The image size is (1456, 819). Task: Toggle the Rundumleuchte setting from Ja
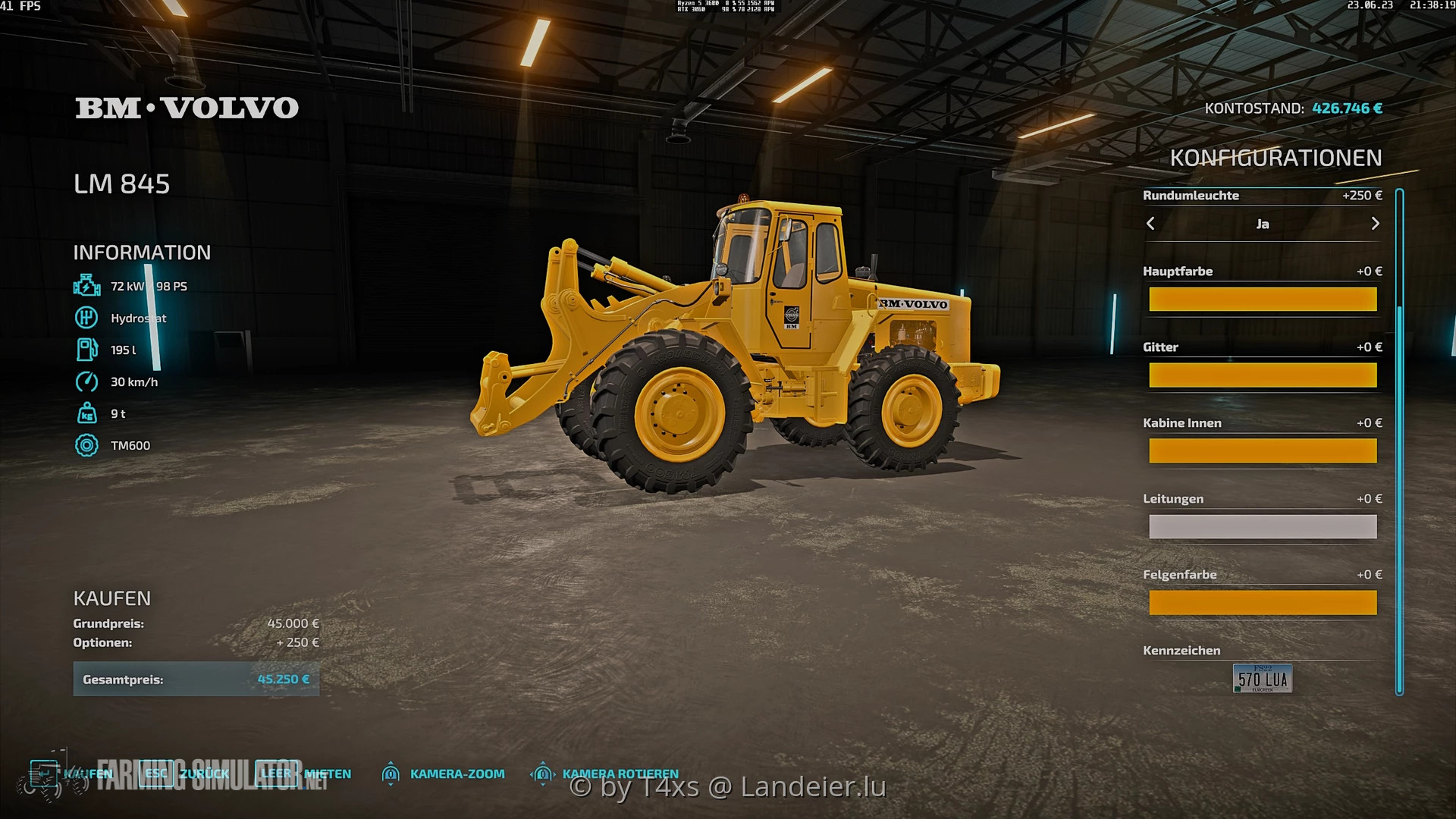1263,224
